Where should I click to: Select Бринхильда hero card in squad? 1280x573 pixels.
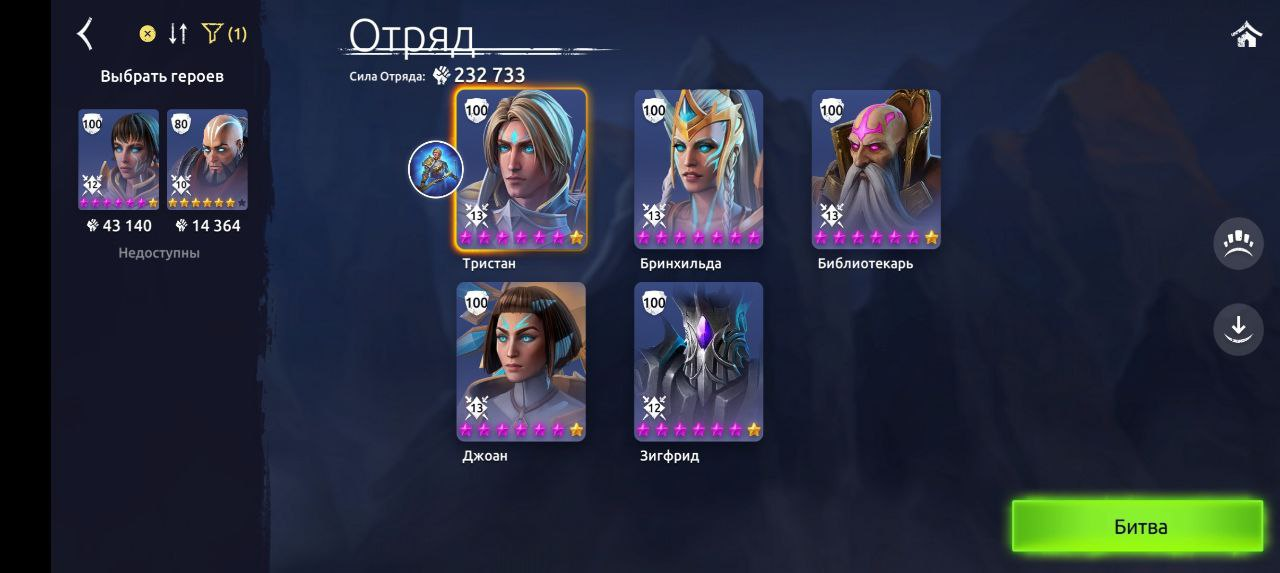tap(698, 168)
